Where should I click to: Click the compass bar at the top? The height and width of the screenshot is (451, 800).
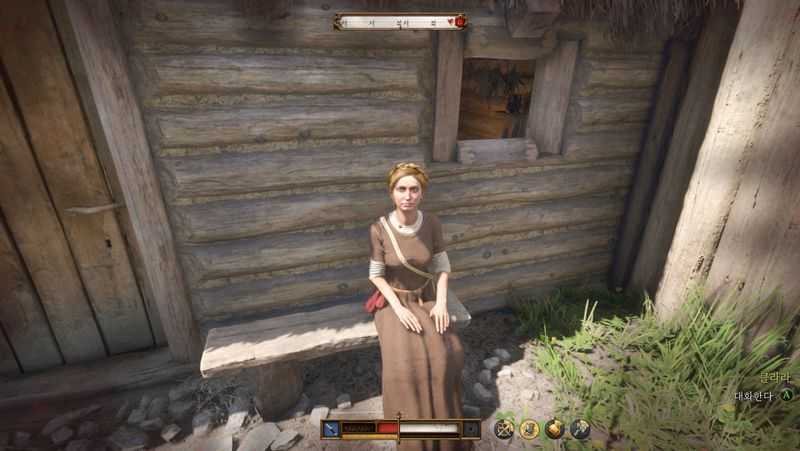point(400,21)
